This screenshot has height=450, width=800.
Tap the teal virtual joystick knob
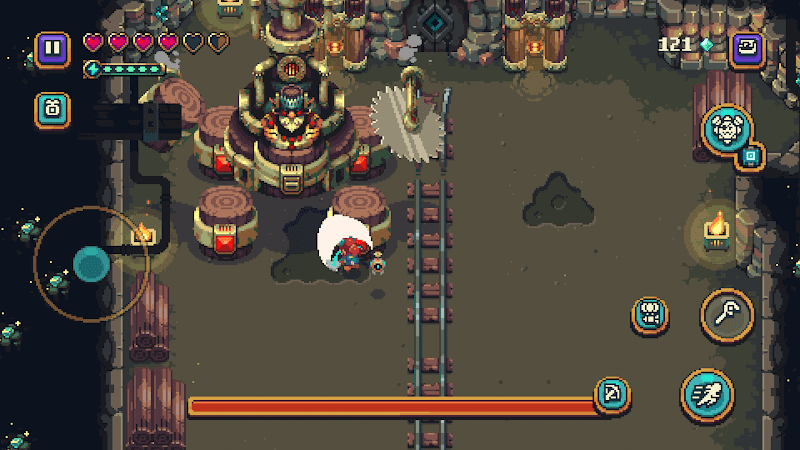(x=91, y=265)
